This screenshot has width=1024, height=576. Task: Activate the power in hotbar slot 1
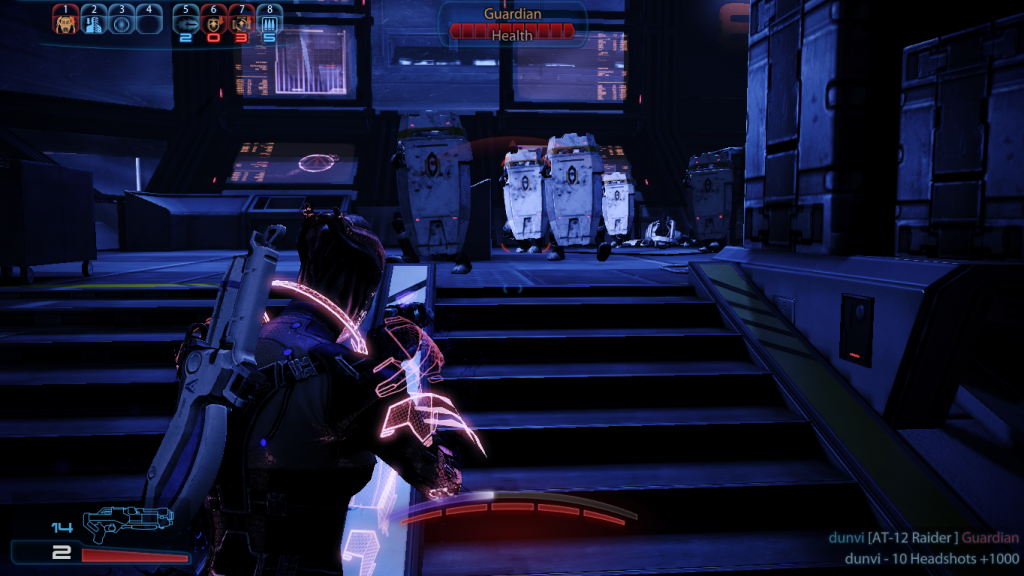[65, 22]
